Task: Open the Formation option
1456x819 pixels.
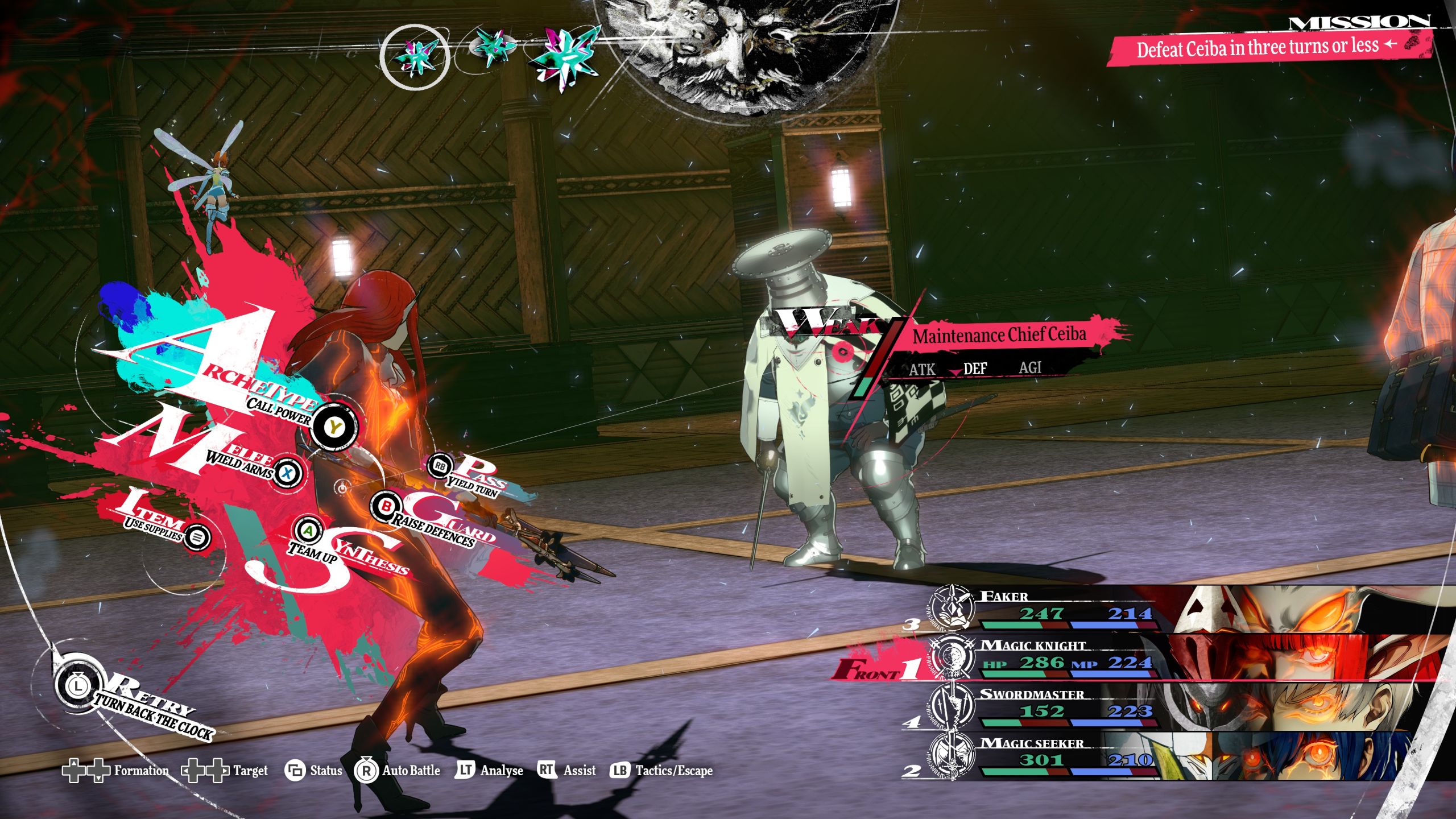Action: 116,771
